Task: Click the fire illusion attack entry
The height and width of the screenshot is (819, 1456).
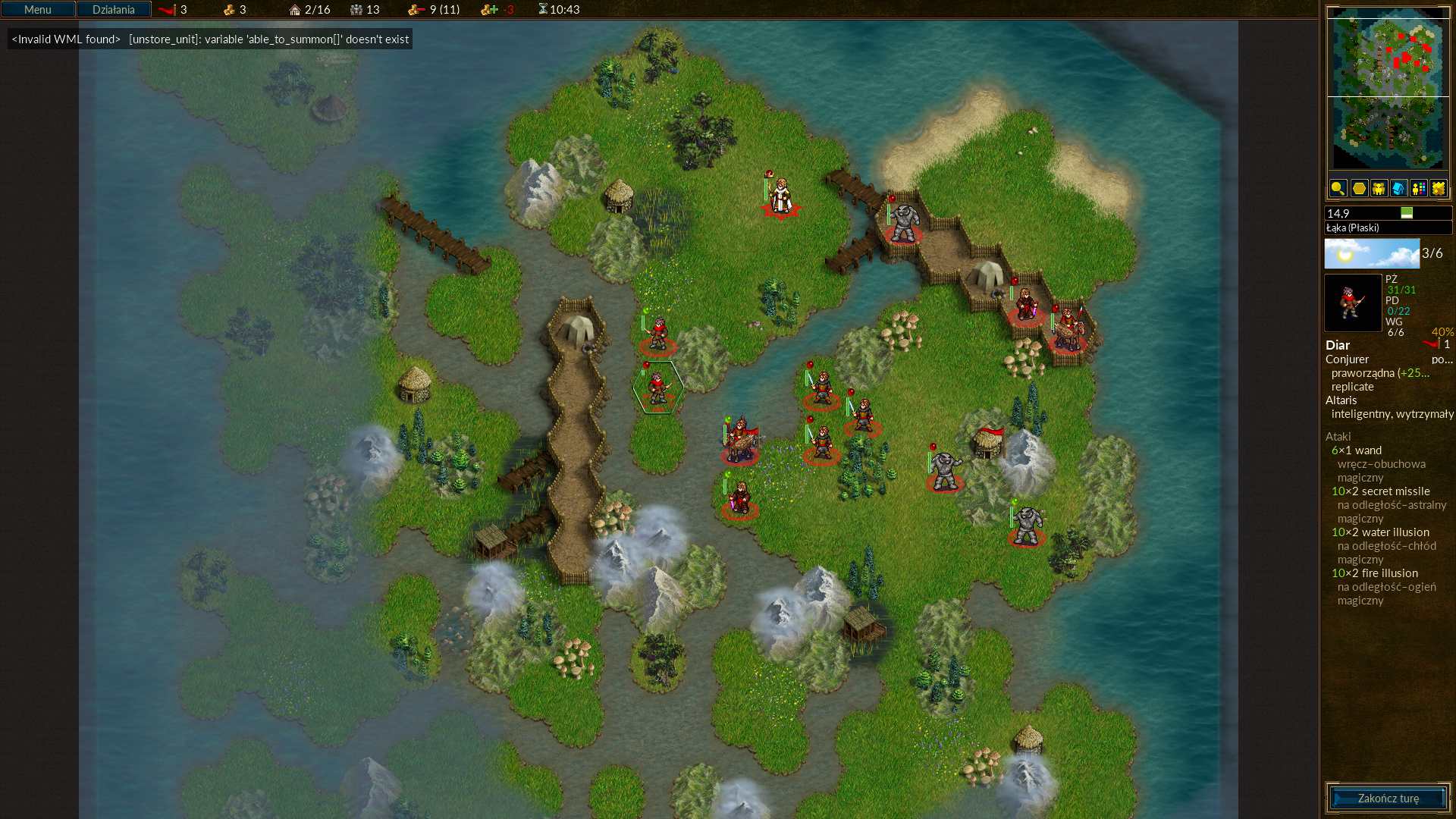Action: (1374, 573)
